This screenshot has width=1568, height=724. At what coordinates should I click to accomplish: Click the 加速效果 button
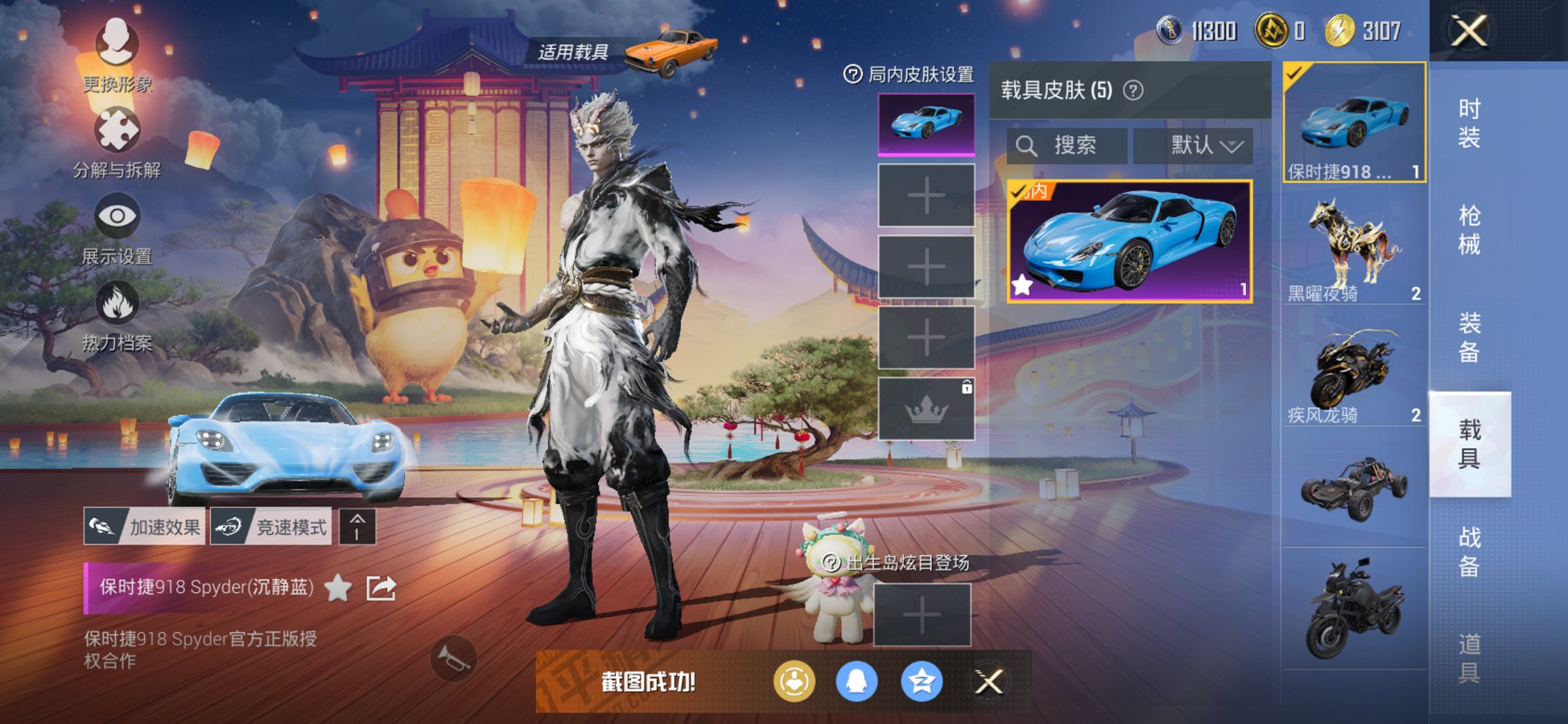coord(145,525)
